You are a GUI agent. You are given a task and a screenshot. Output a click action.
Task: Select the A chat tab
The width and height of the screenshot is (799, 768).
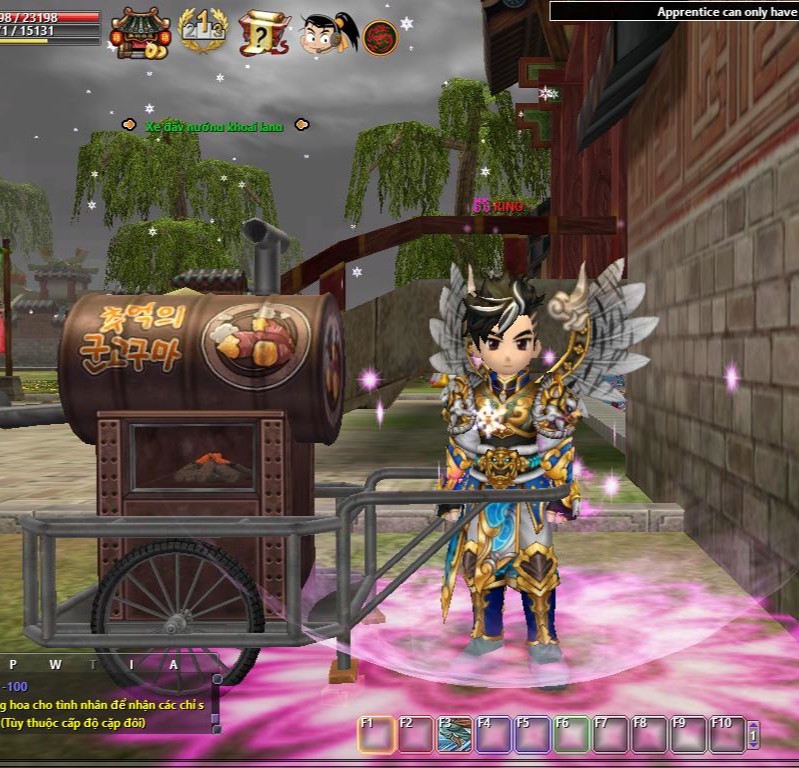pyautogui.click(x=173, y=664)
